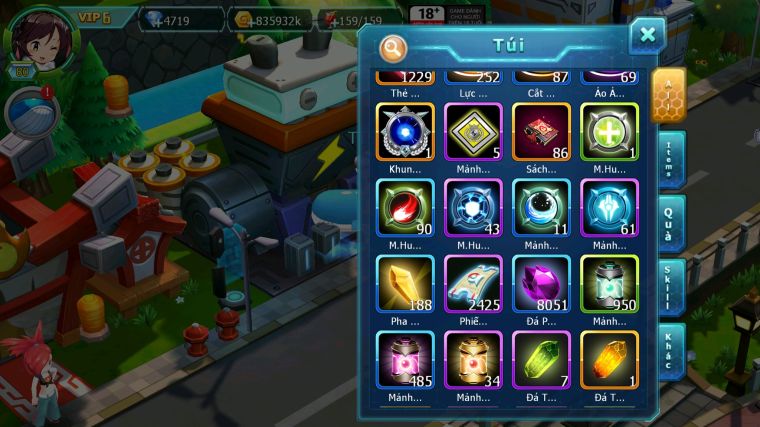Screen dimensions: 760x427
Task: Select the blue orb Khun item
Action: coord(405,132)
